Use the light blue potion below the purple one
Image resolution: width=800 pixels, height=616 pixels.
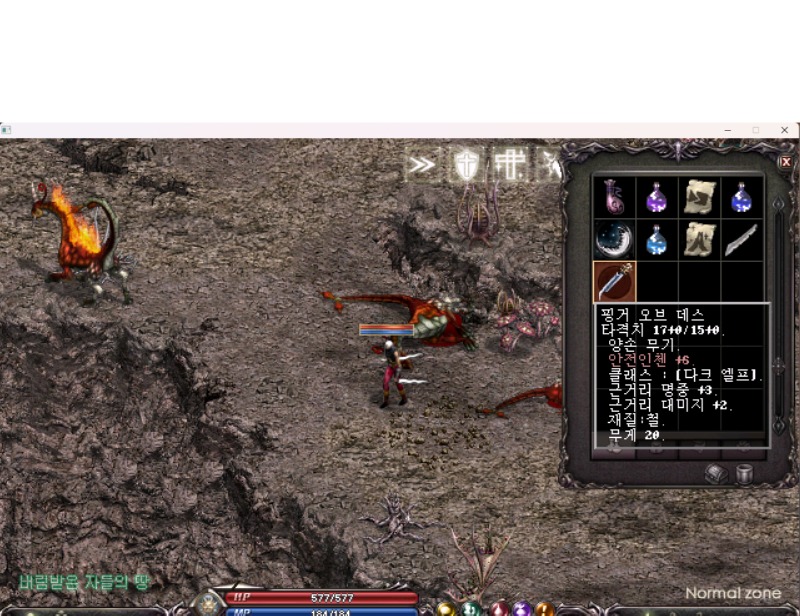pyautogui.click(x=657, y=240)
